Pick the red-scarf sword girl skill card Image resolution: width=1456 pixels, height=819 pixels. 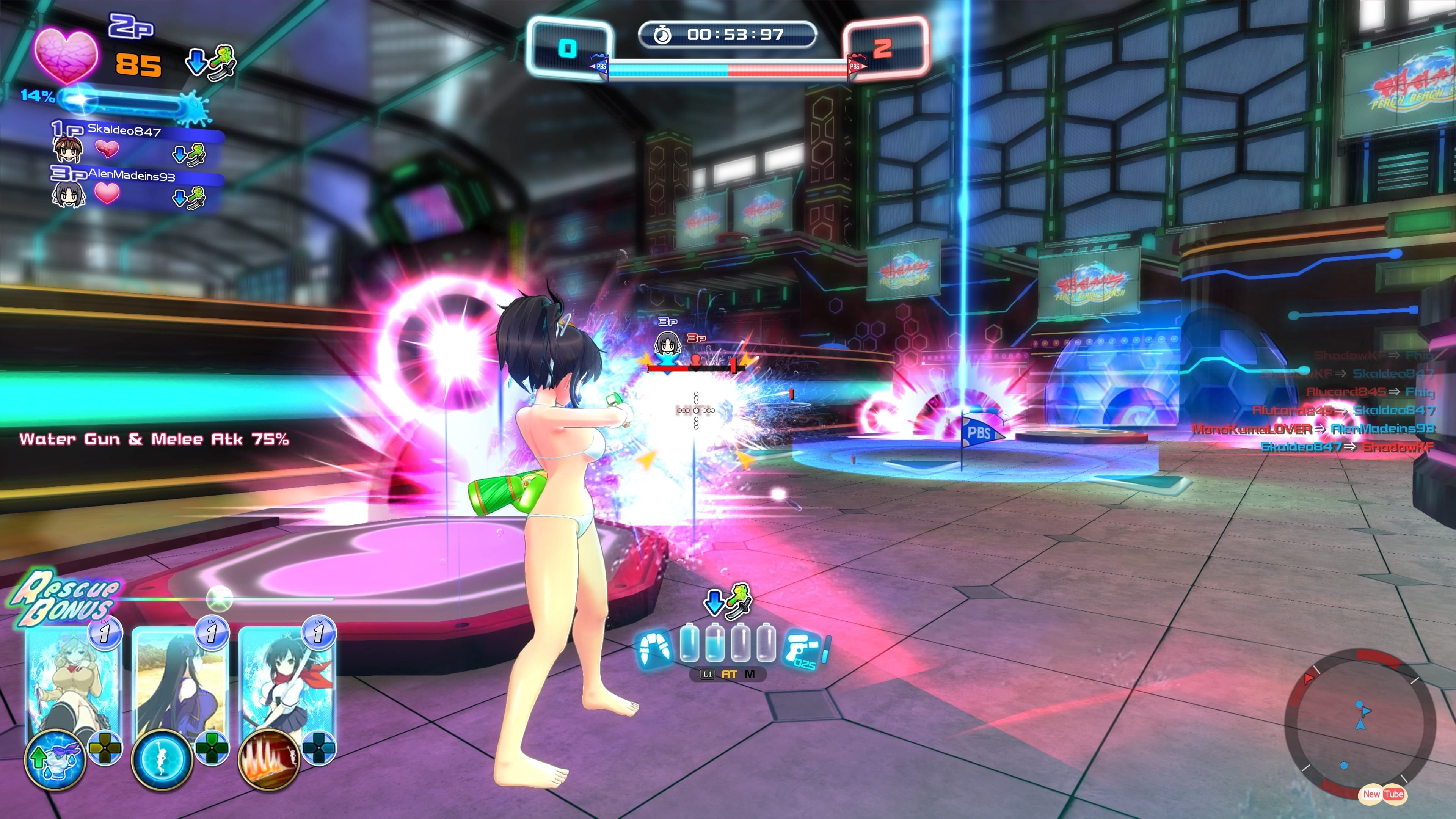pos(287,678)
